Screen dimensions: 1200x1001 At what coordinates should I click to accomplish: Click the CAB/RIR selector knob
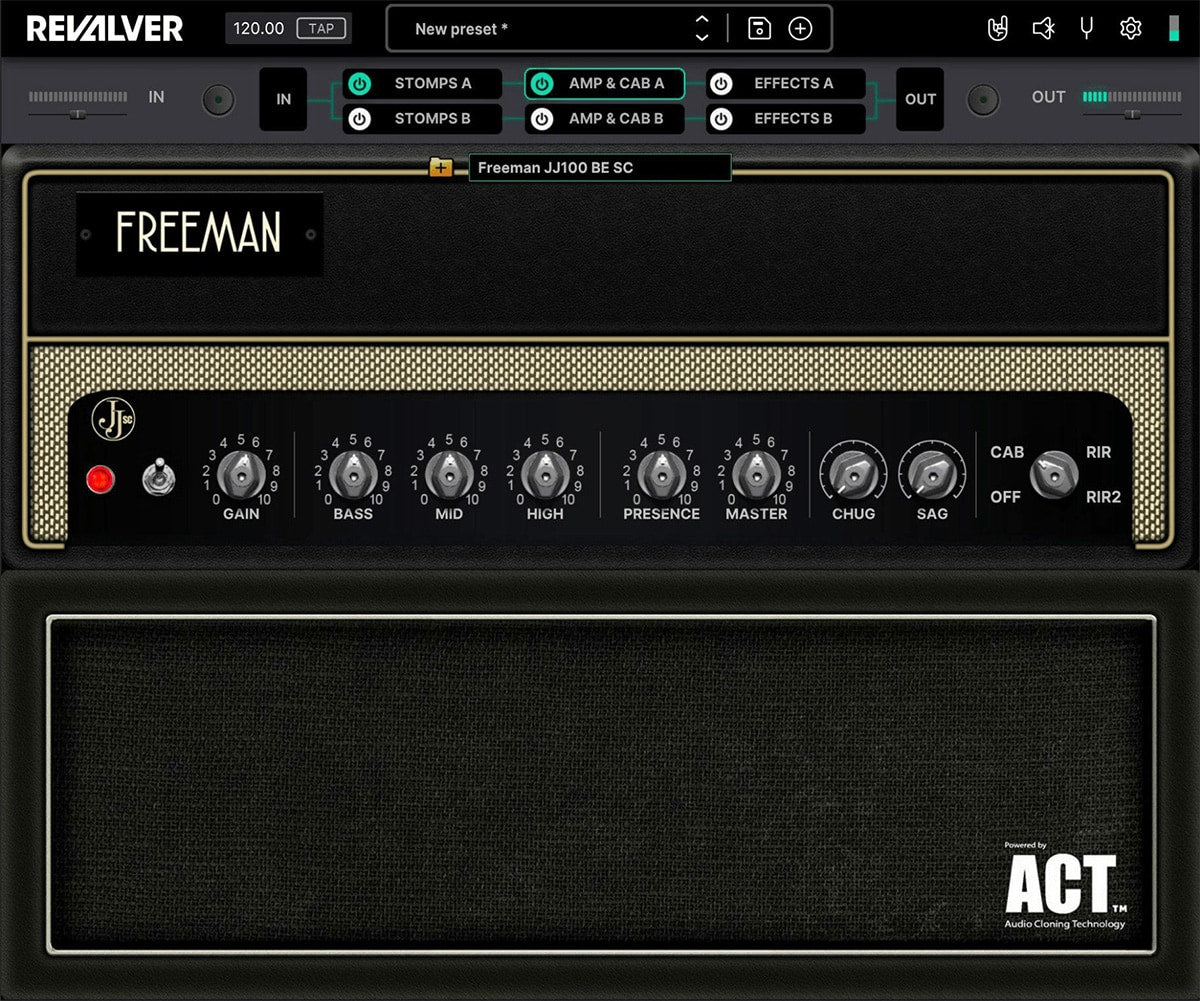(x=1054, y=474)
